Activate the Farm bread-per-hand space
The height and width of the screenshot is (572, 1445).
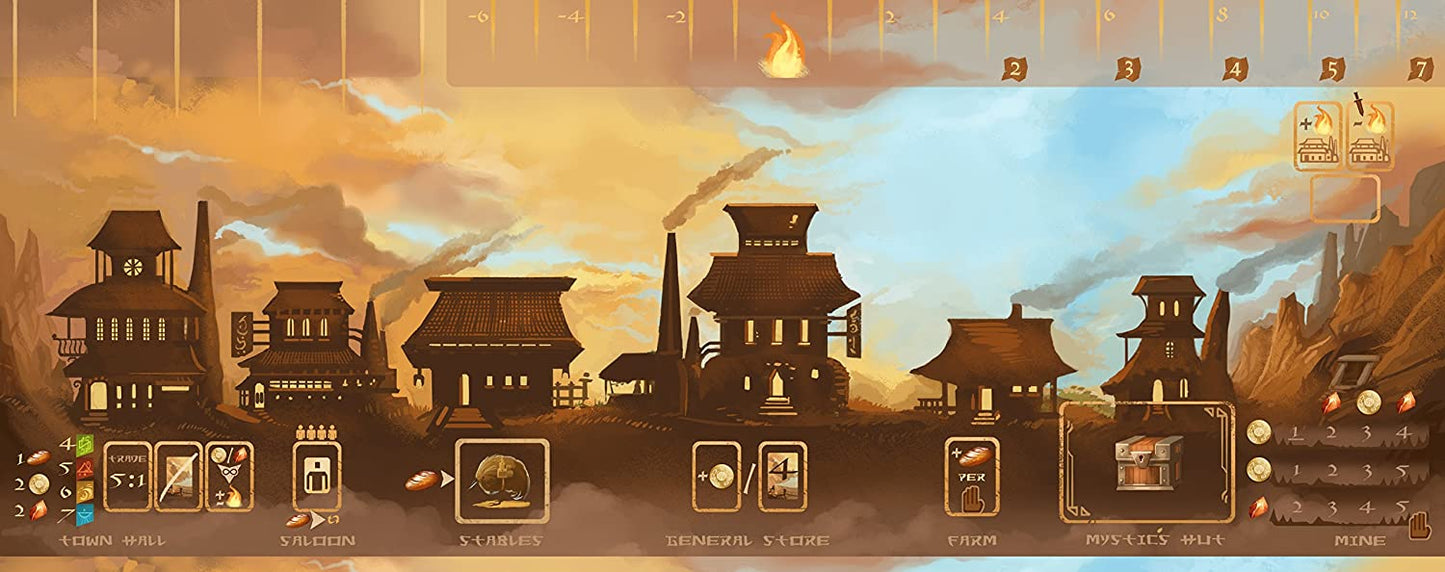[x=971, y=476]
